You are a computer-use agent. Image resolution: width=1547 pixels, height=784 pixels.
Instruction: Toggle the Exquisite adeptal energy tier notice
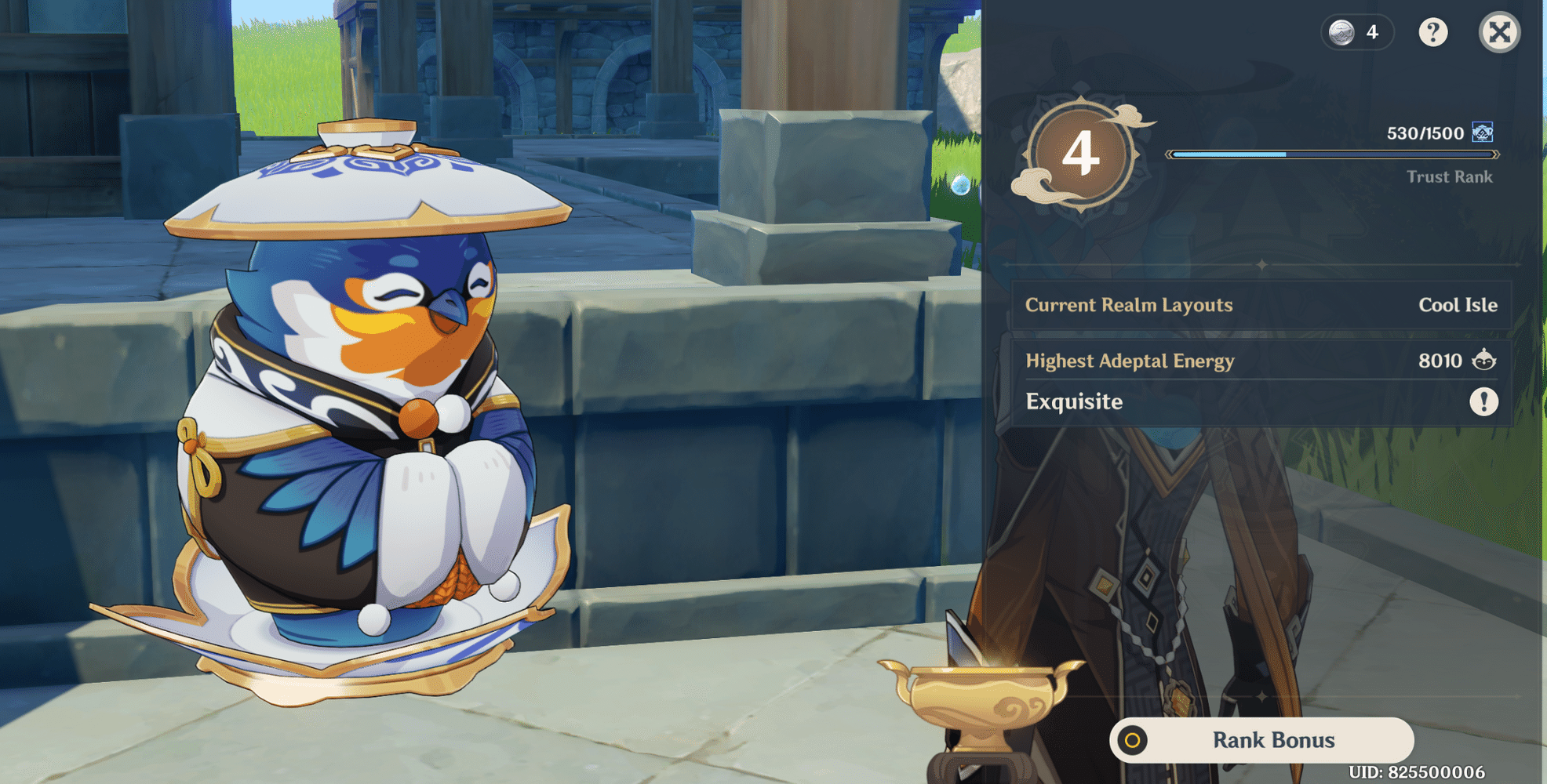pyautogui.click(x=1255, y=401)
